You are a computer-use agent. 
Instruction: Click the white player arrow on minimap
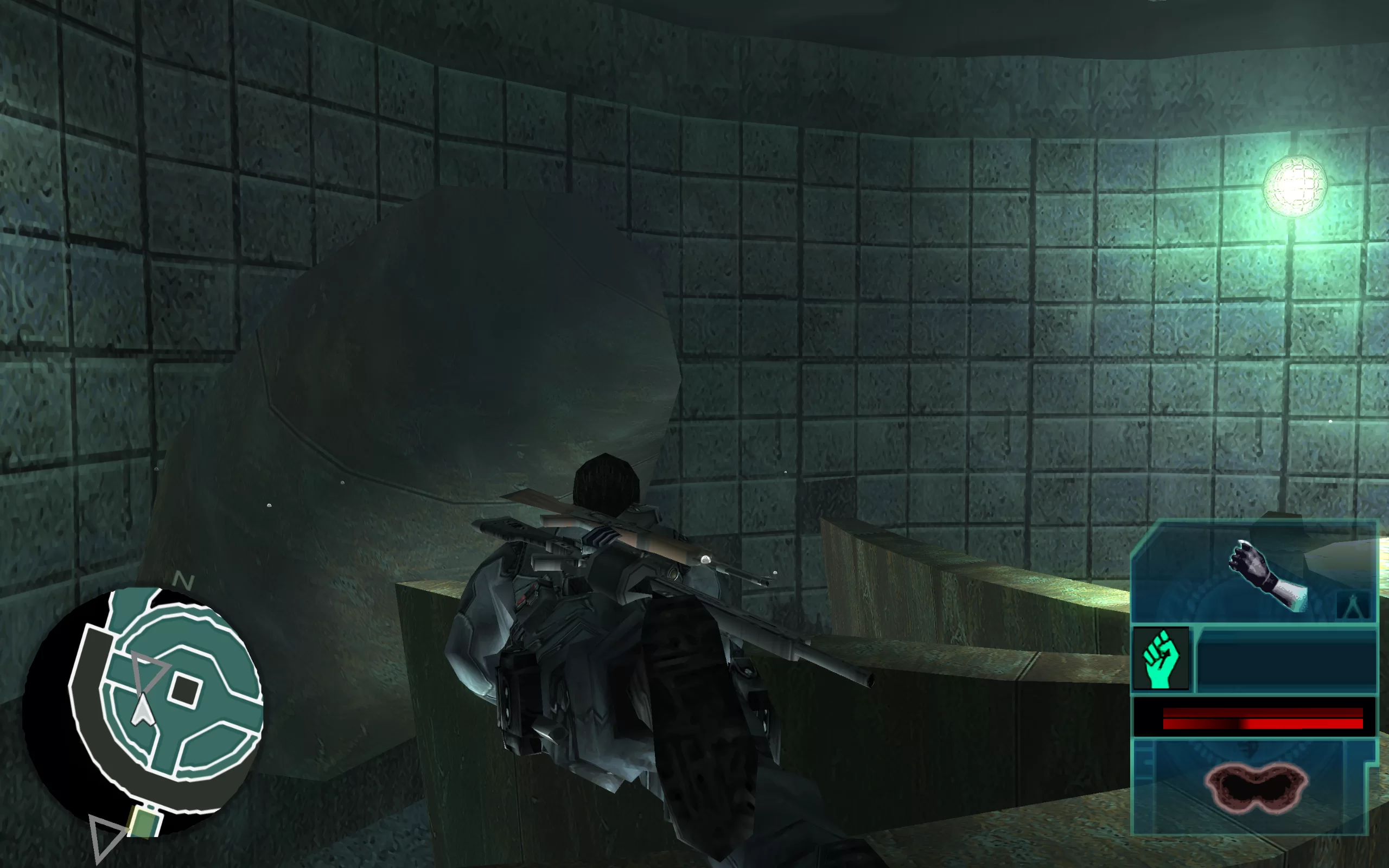coord(142,711)
